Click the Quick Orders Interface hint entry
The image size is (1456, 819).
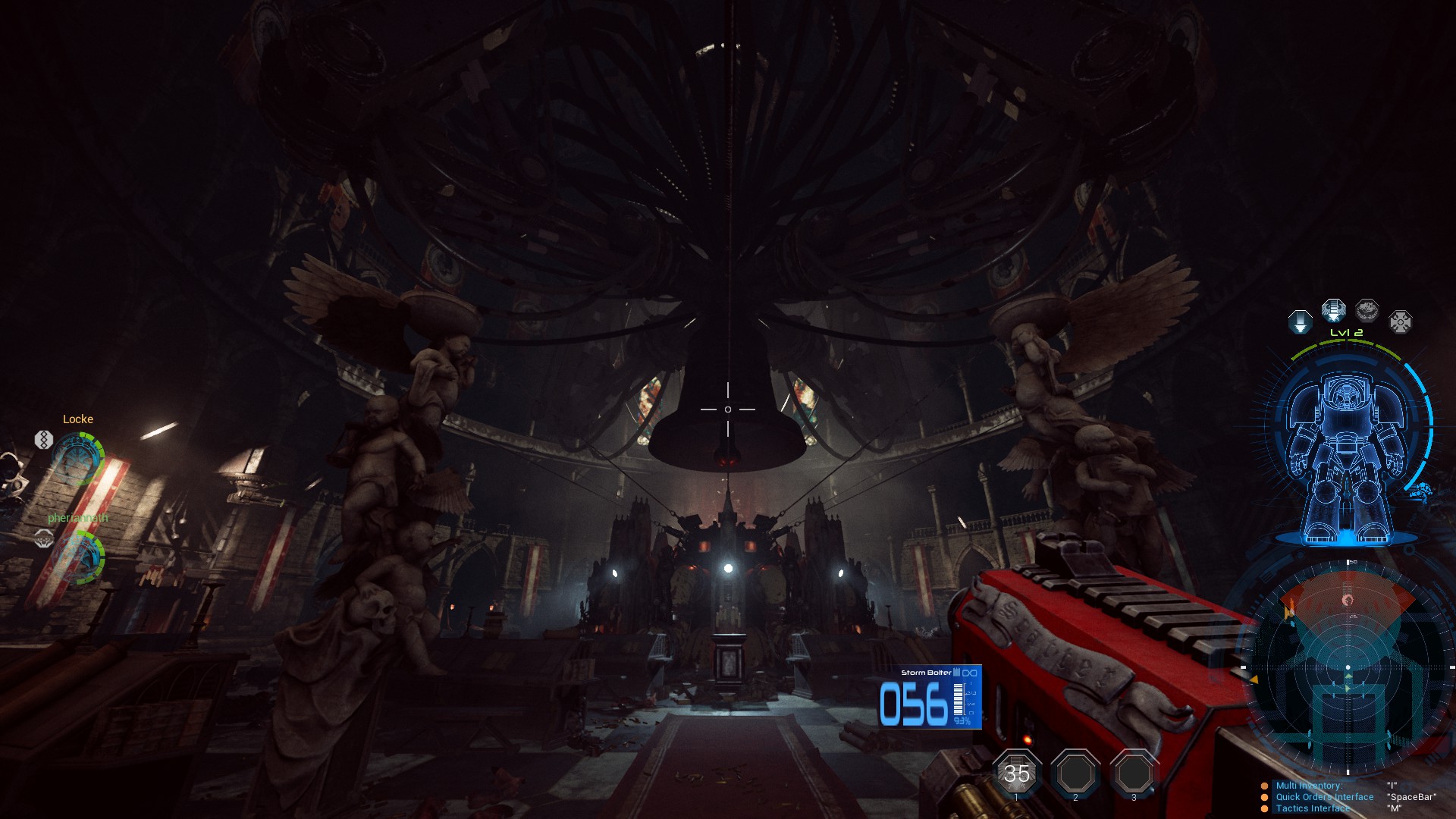(x=1324, y=797)
